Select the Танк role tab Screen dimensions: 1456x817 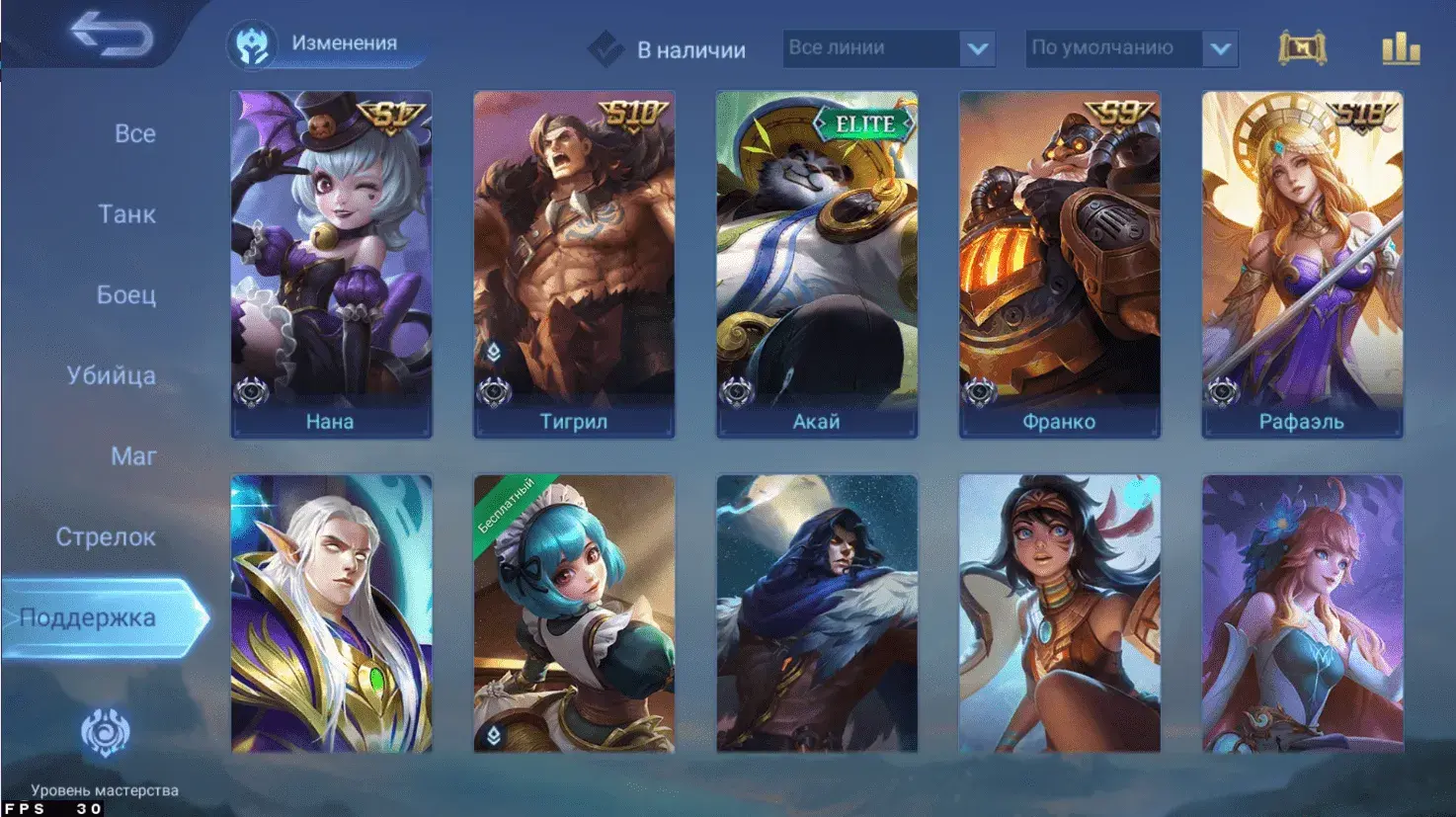pyautogui.click(x=126, y=214)
